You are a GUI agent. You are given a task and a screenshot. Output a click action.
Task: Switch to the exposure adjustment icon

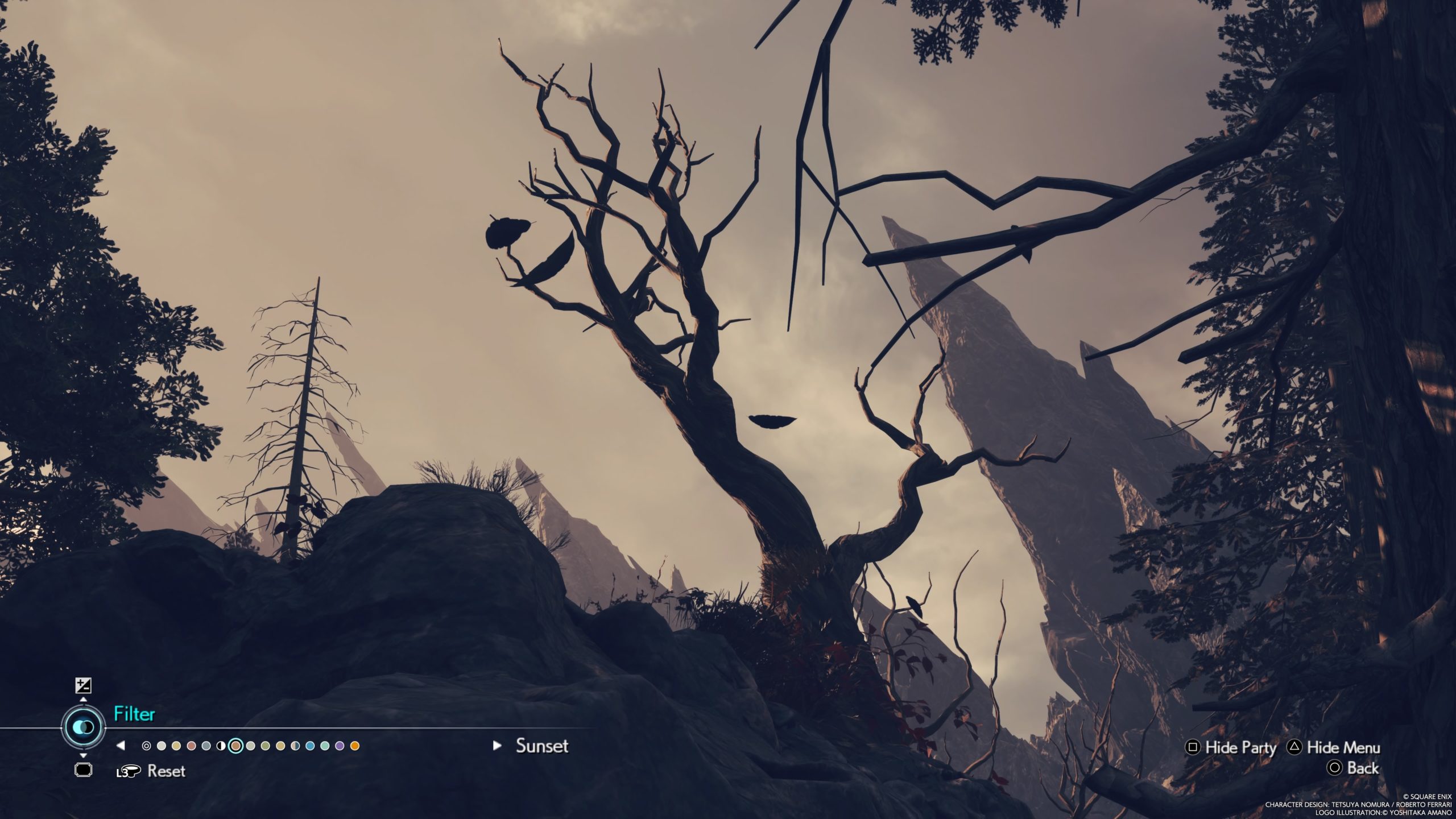click(x=83, y=685)
